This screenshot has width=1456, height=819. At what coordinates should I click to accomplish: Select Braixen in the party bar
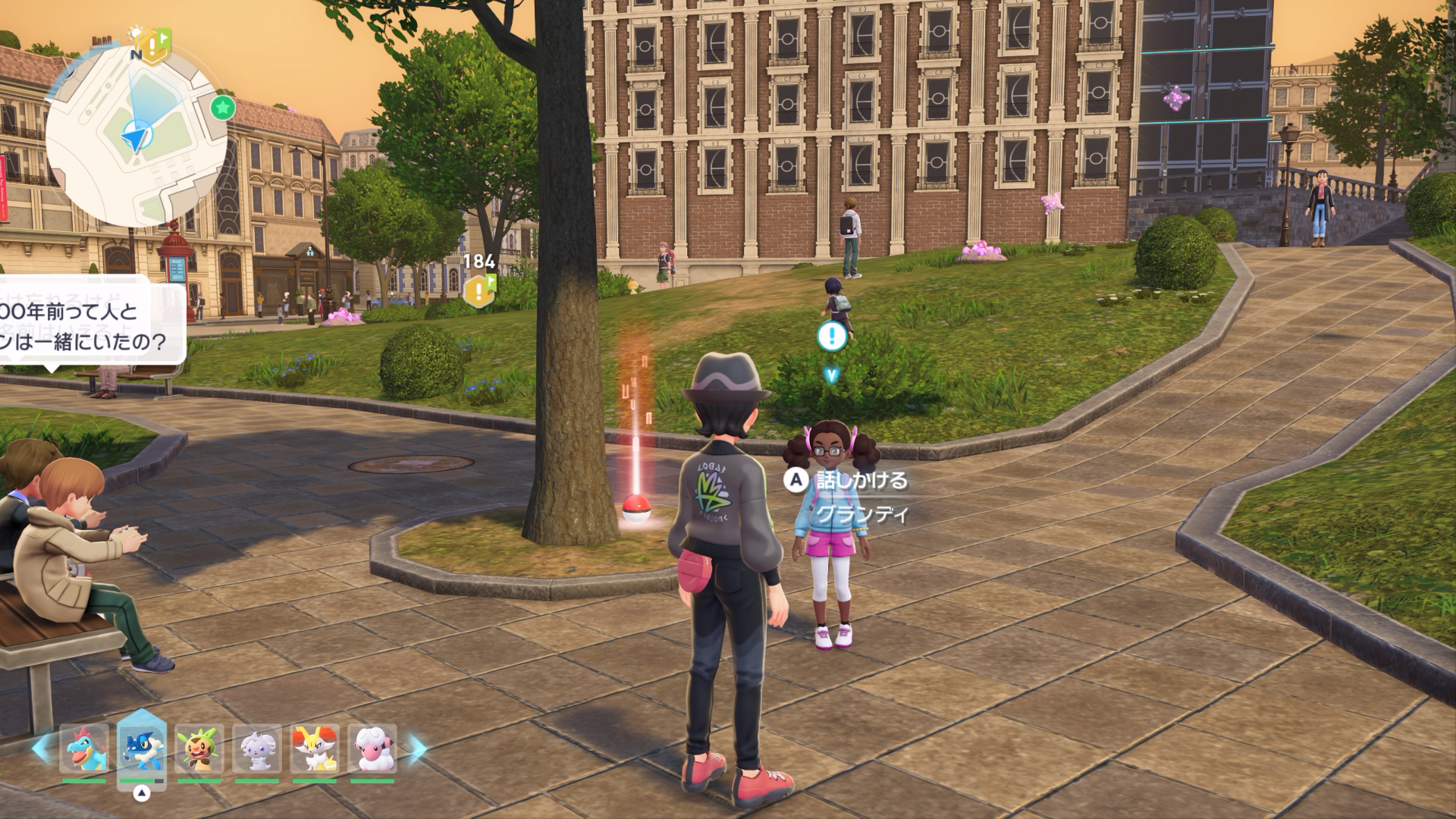click(x=315, y=748)
